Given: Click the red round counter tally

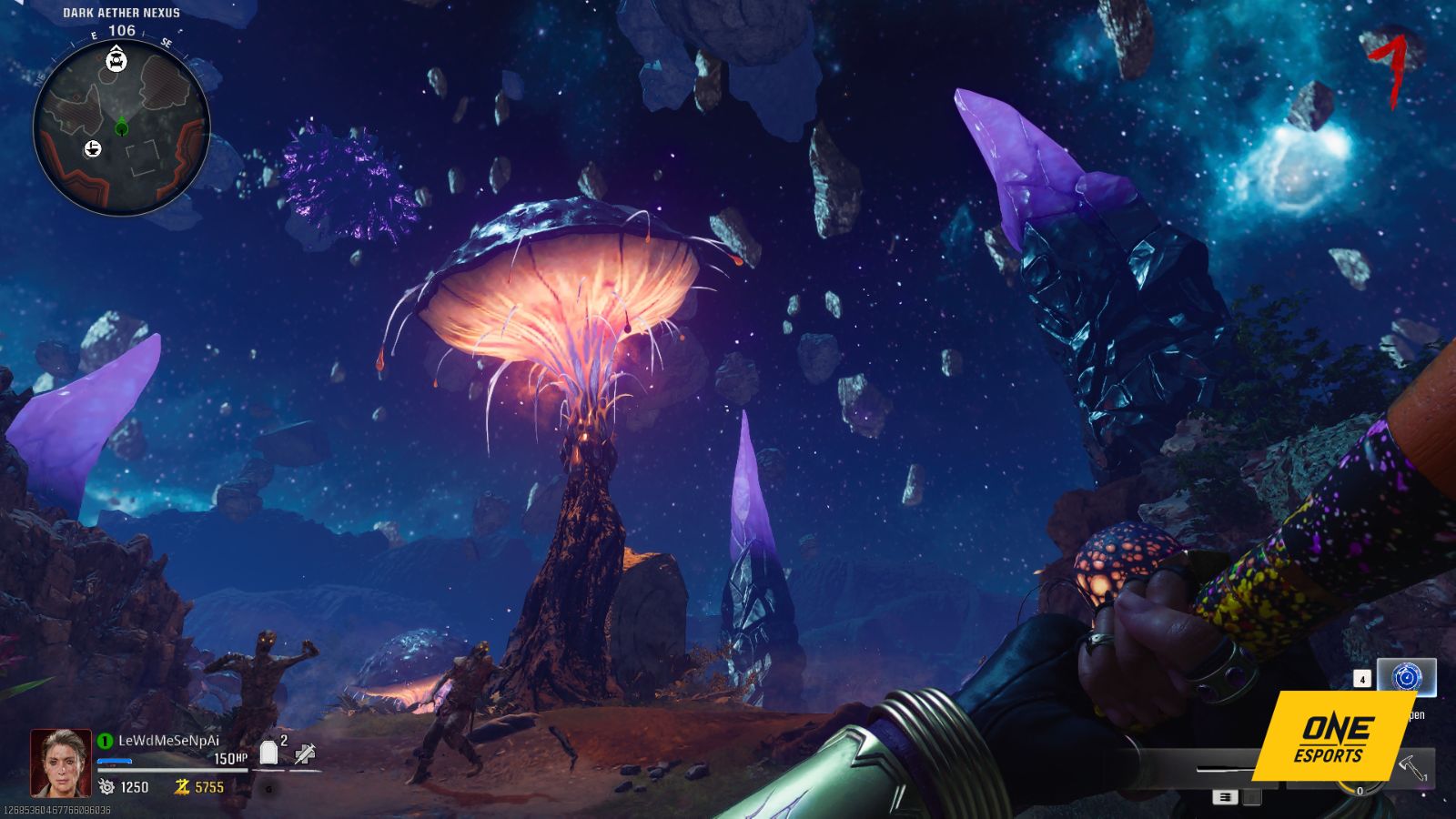Looking at the screenshot, I should pos(1388,66).
